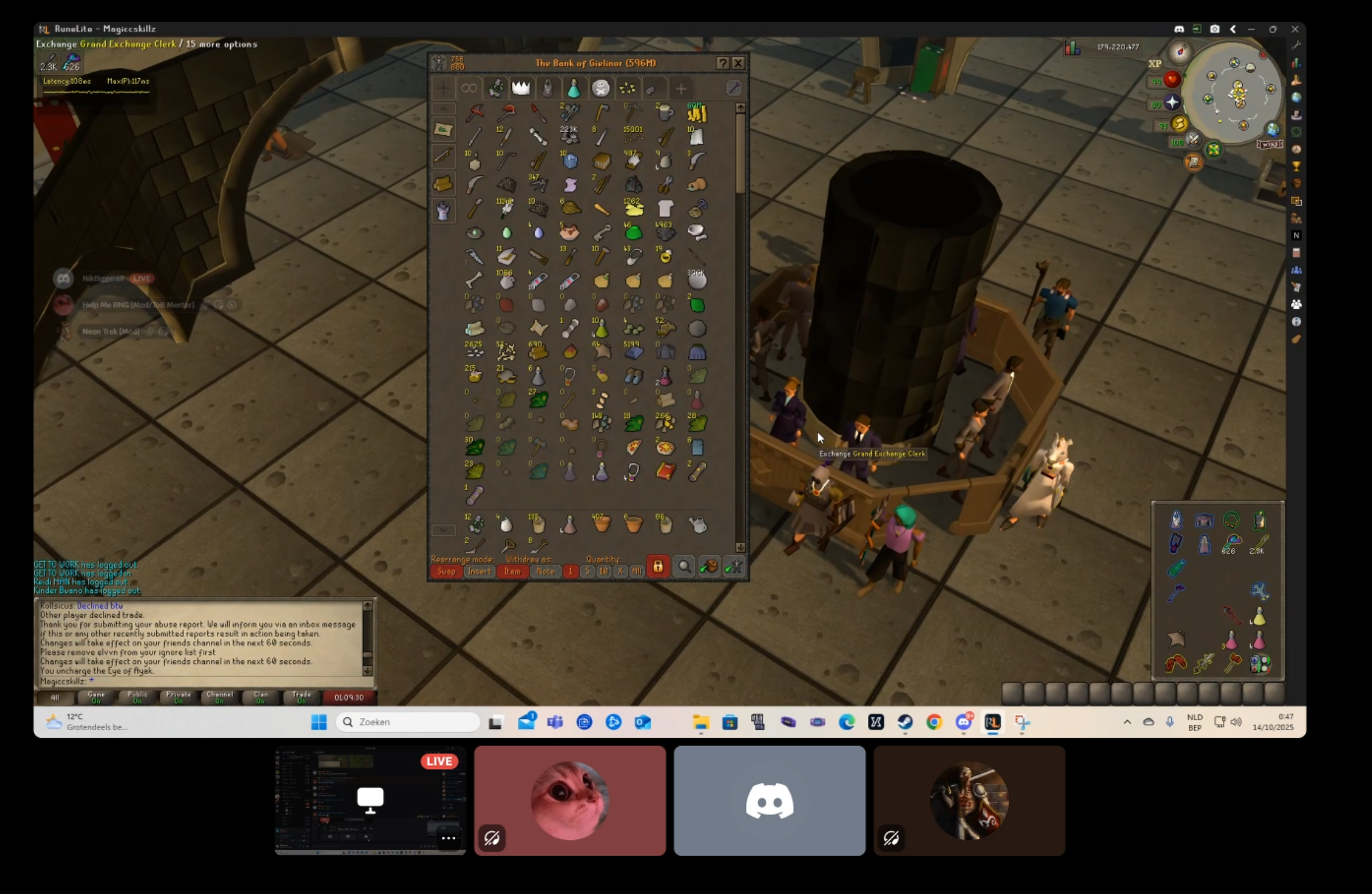Withdraw the gold coins stack
Image resolution: width=1372 pixels, height=894 pixels.
(x=697, y=113)
